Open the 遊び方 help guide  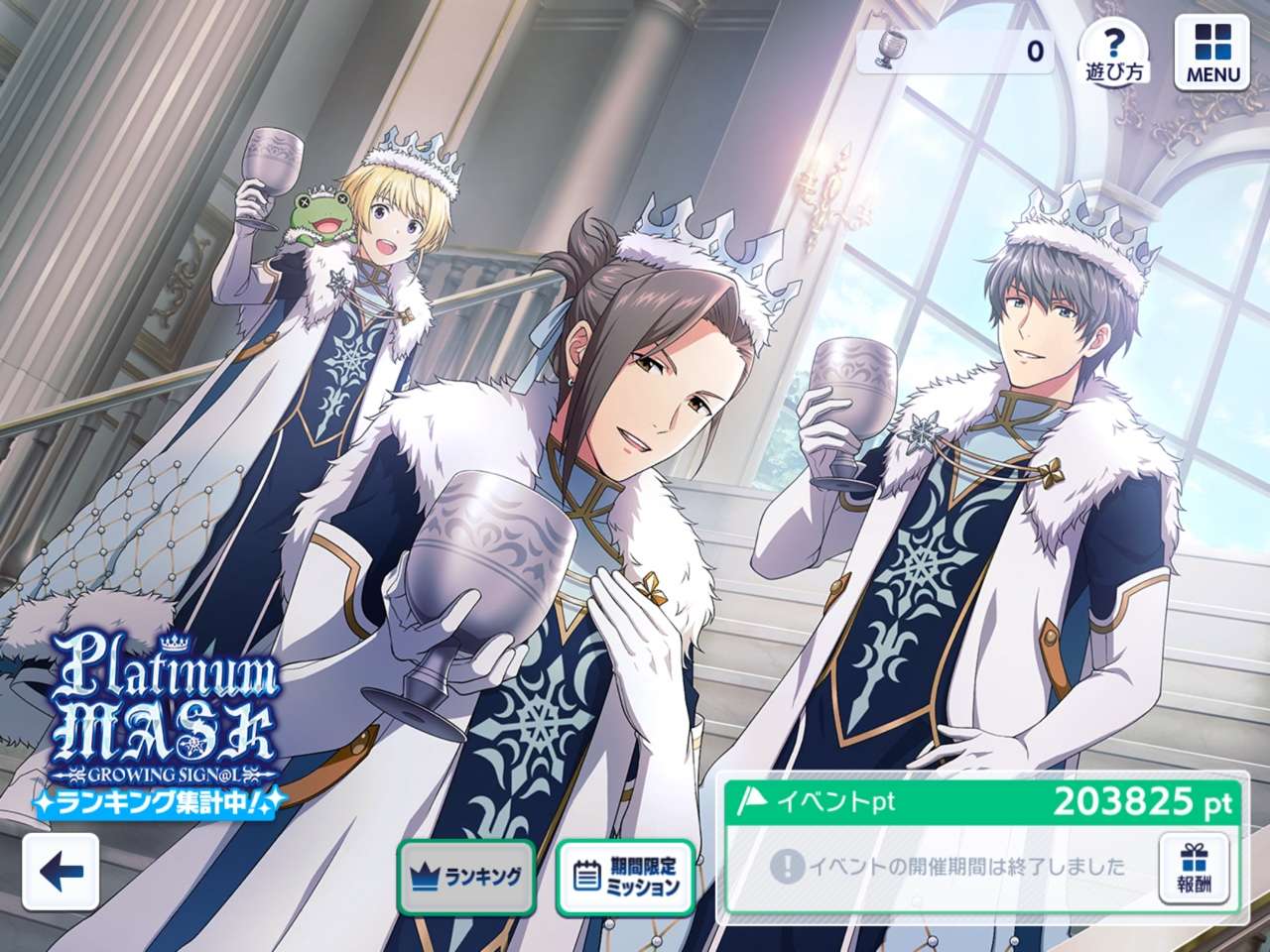(1115, 51)
